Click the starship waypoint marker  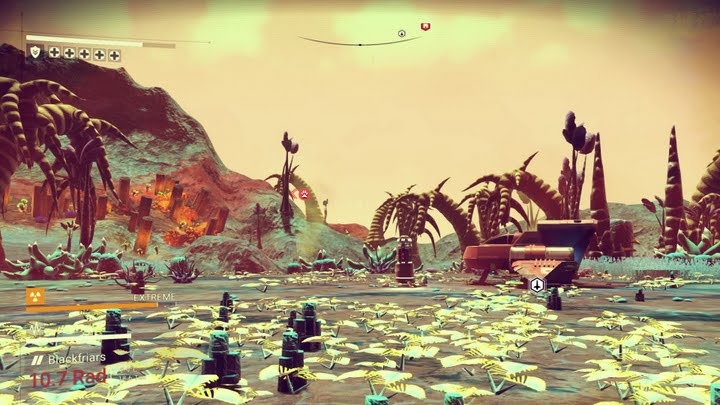537,285
